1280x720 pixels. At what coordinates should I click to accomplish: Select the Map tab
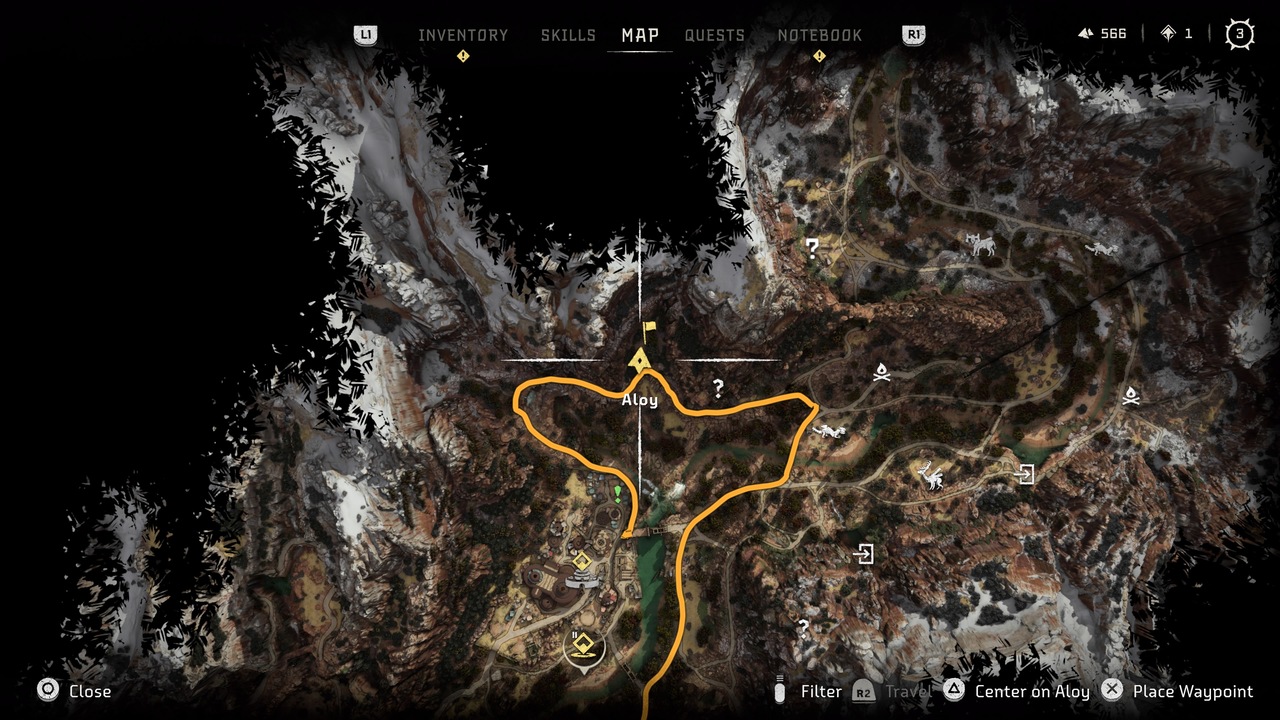click(x=640, y=35)
